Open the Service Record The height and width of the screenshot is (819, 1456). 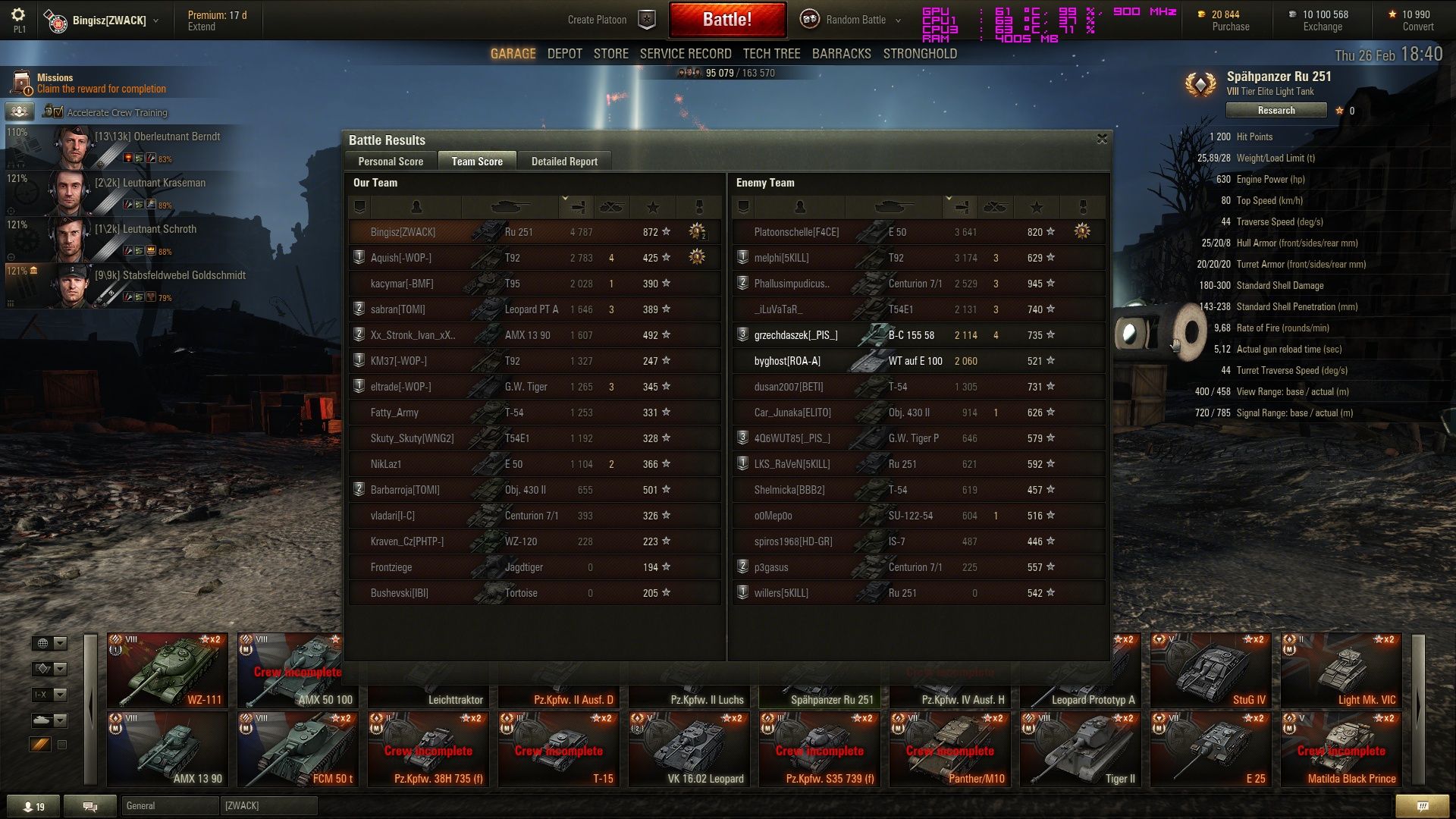[x=685, y=54]
